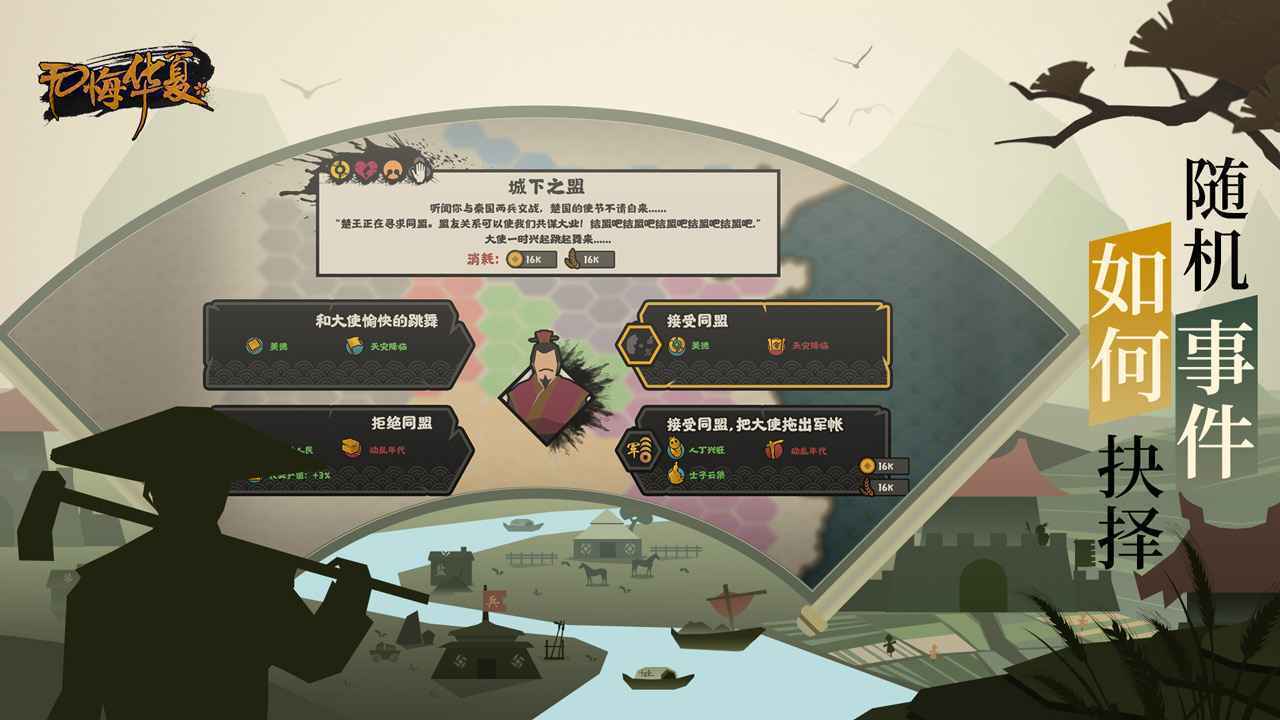1280x720 pixels.
Task: Click the gold coin target icon on the panel corner
Action: (x=339, y=170)
